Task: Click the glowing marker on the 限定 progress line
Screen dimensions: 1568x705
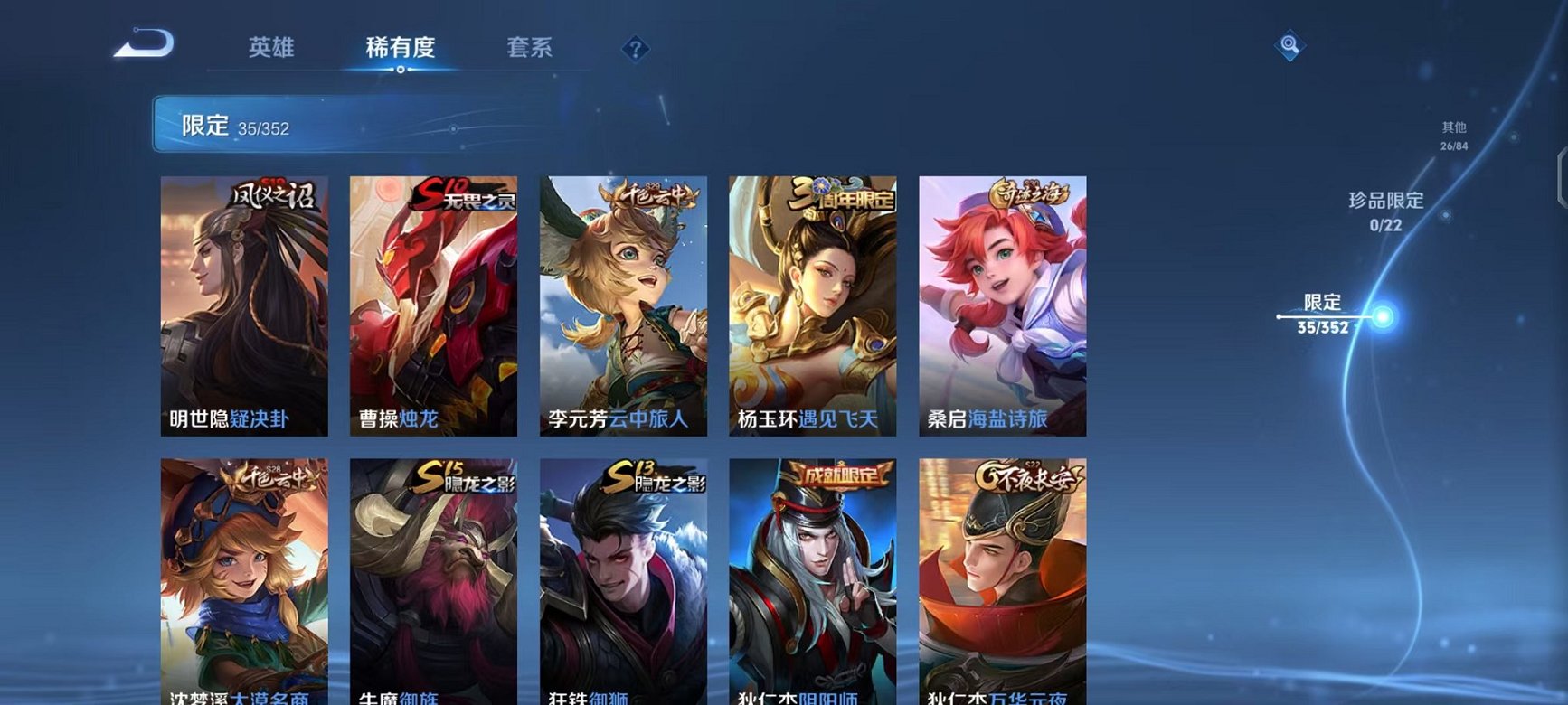Action: coord(1380,316)
